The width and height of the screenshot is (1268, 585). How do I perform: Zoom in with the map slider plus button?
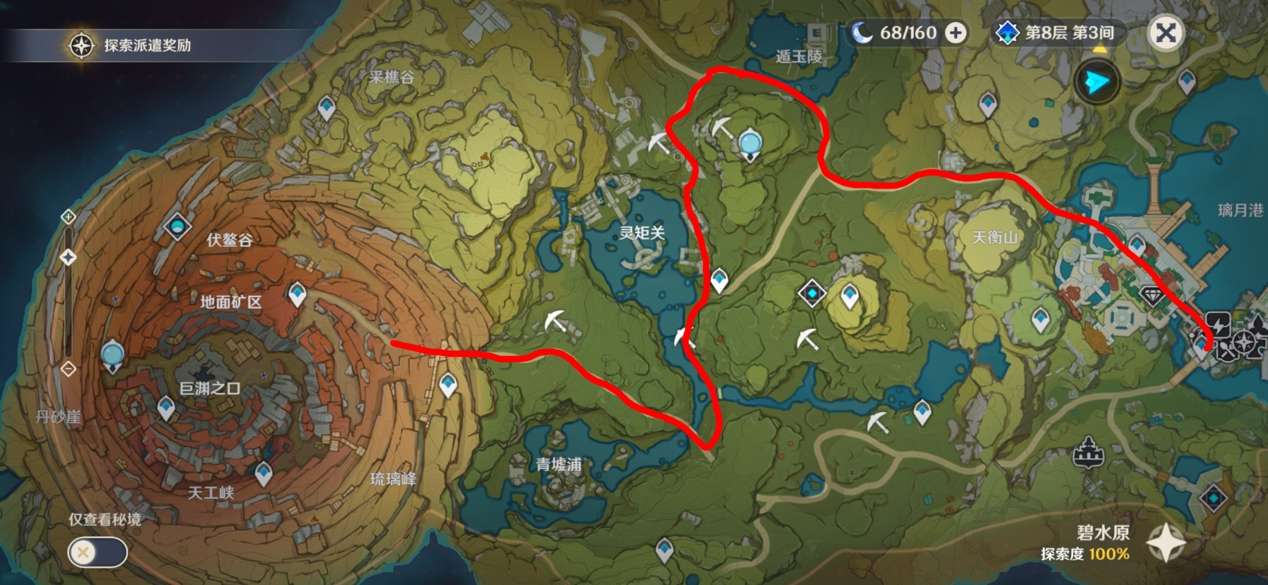pyautogui.click(x=68, y=216)
